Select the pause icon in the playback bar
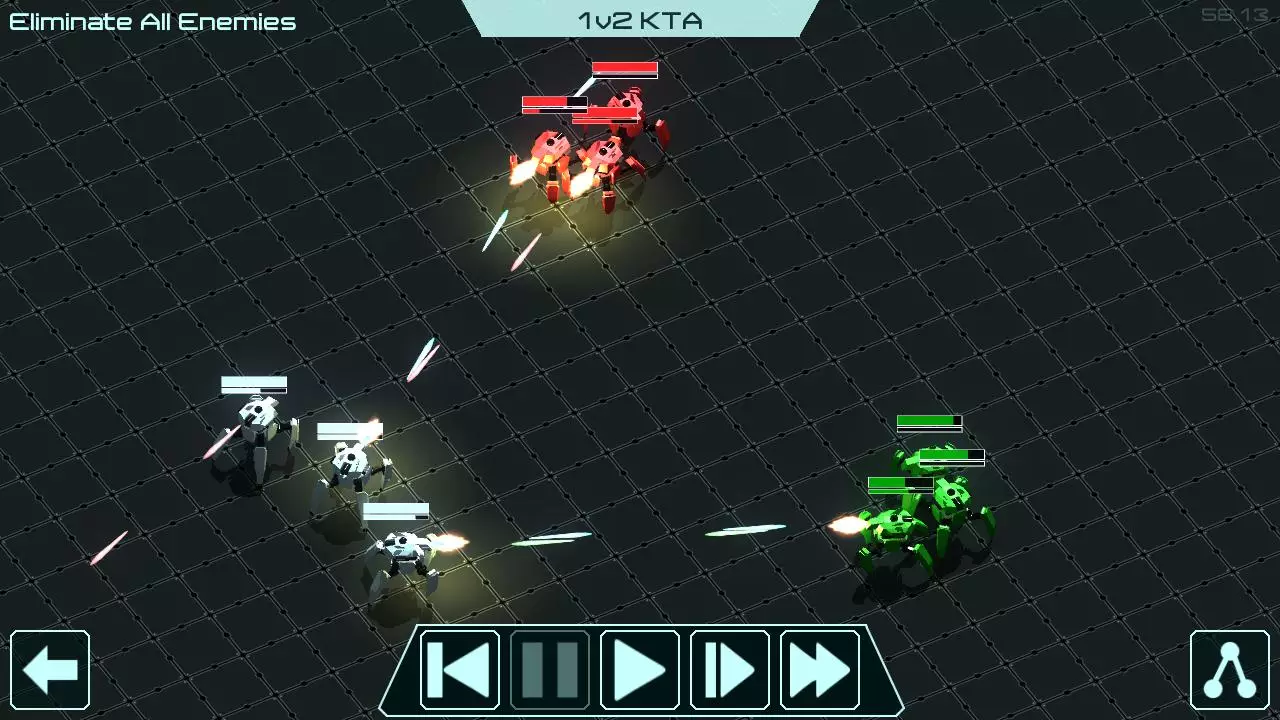Screen dimensions: 1280x720 point(549,669)
